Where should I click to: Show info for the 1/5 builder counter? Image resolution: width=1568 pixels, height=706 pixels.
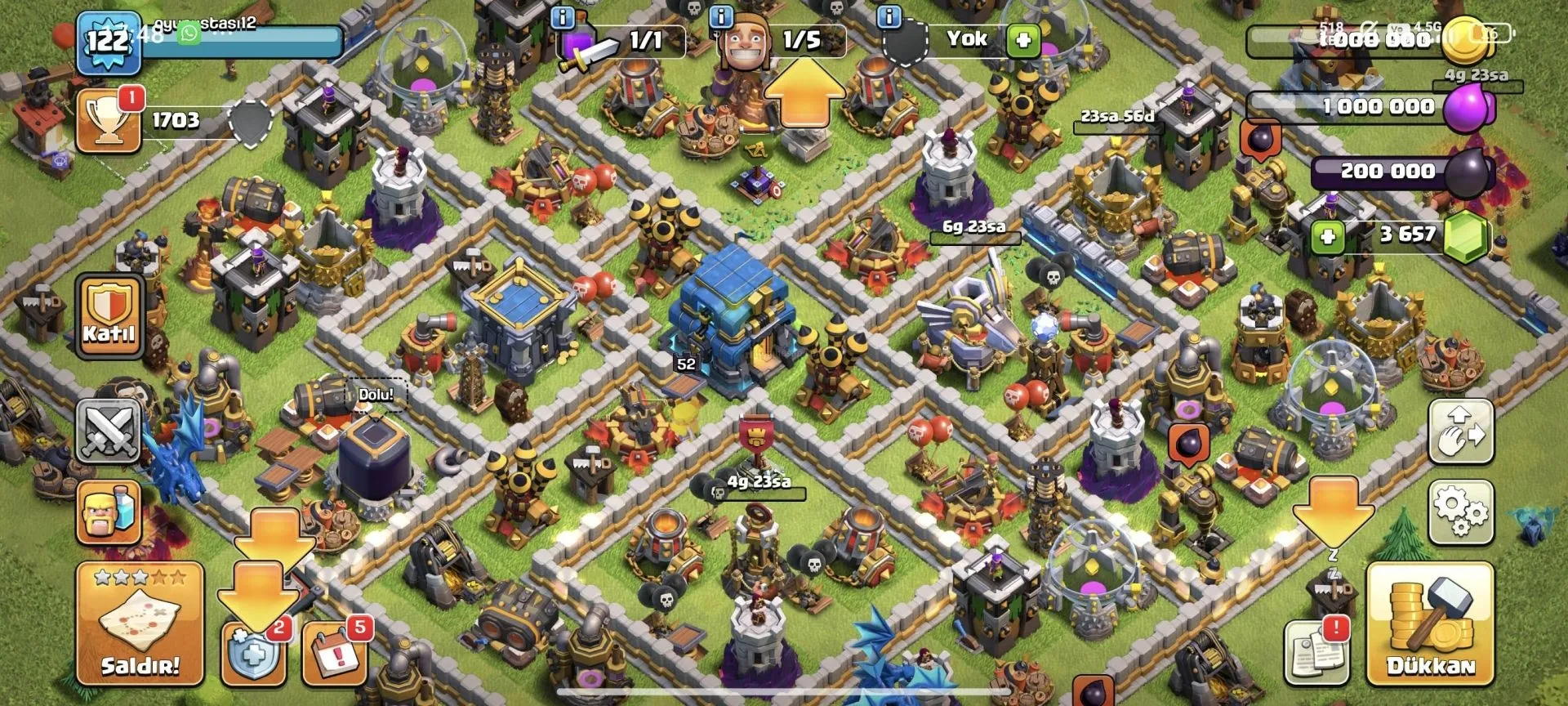click(720, 16)
